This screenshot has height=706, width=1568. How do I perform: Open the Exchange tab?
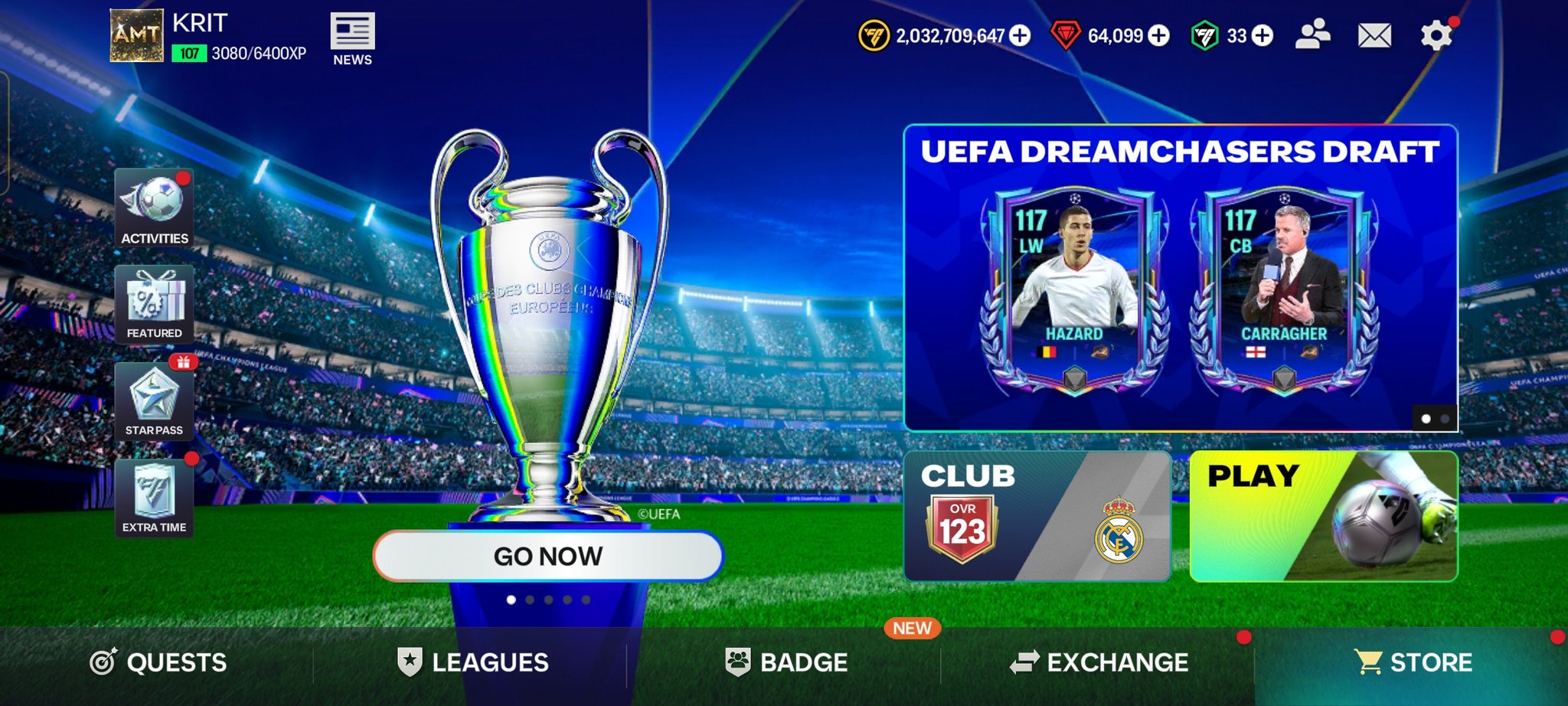point(1099,662)
